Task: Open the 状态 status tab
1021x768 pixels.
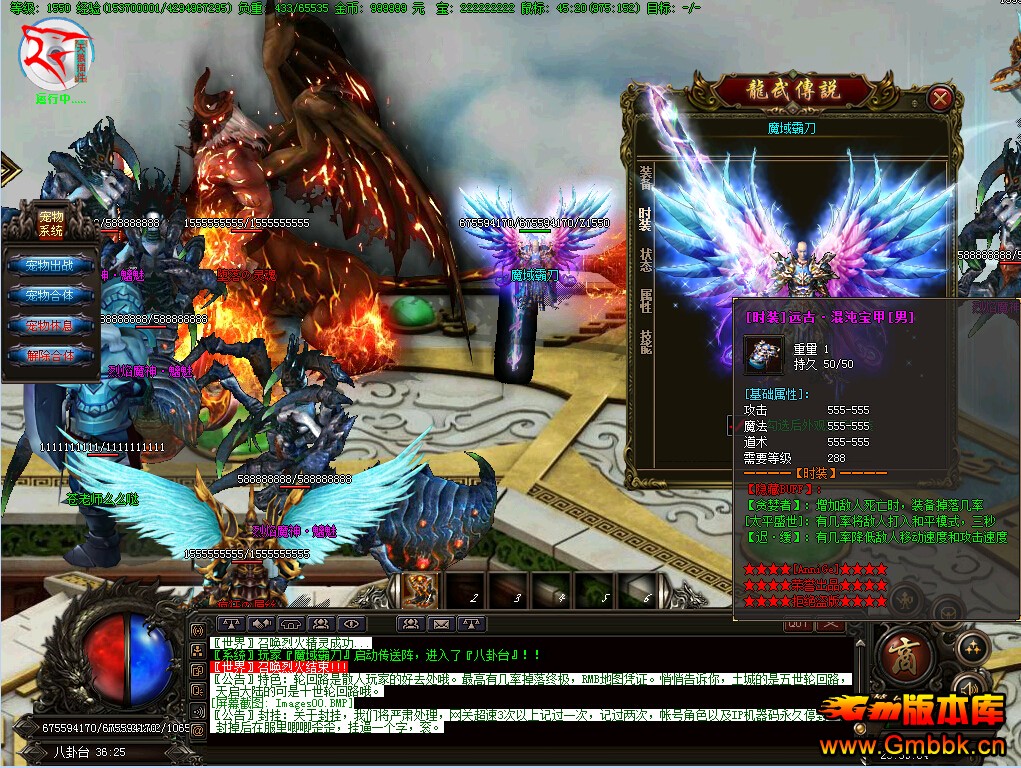Action: 645,260
